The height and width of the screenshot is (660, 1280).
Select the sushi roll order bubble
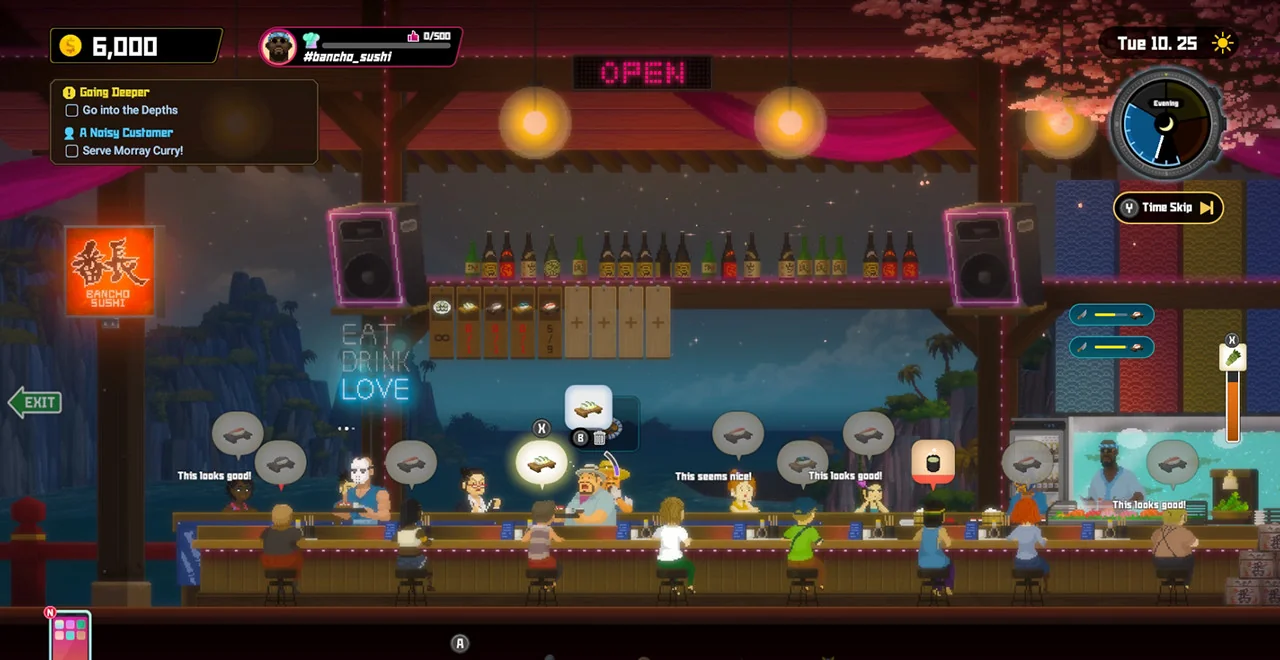click(x=933, y=462)
